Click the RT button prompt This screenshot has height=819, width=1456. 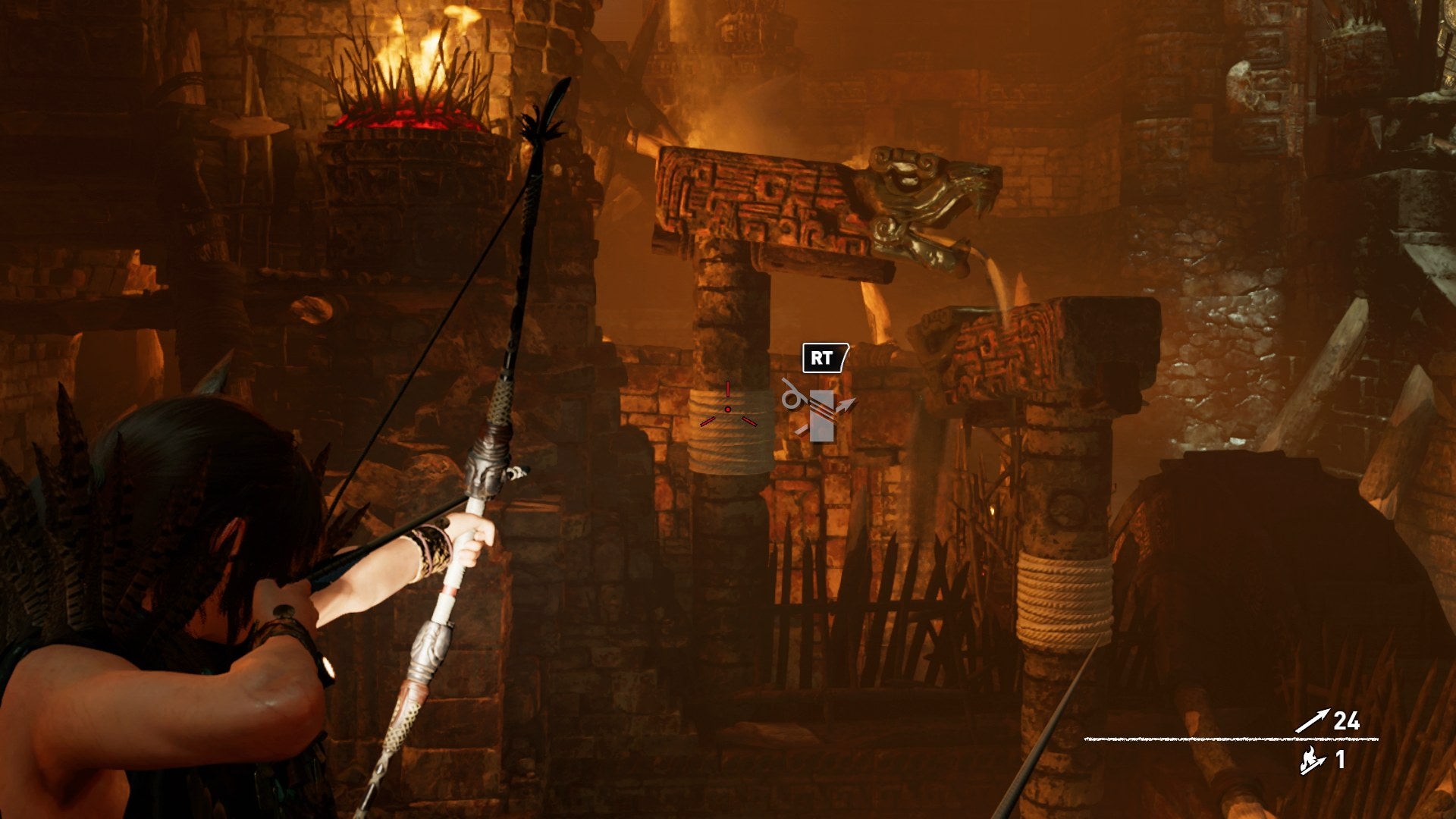[822, 356]
